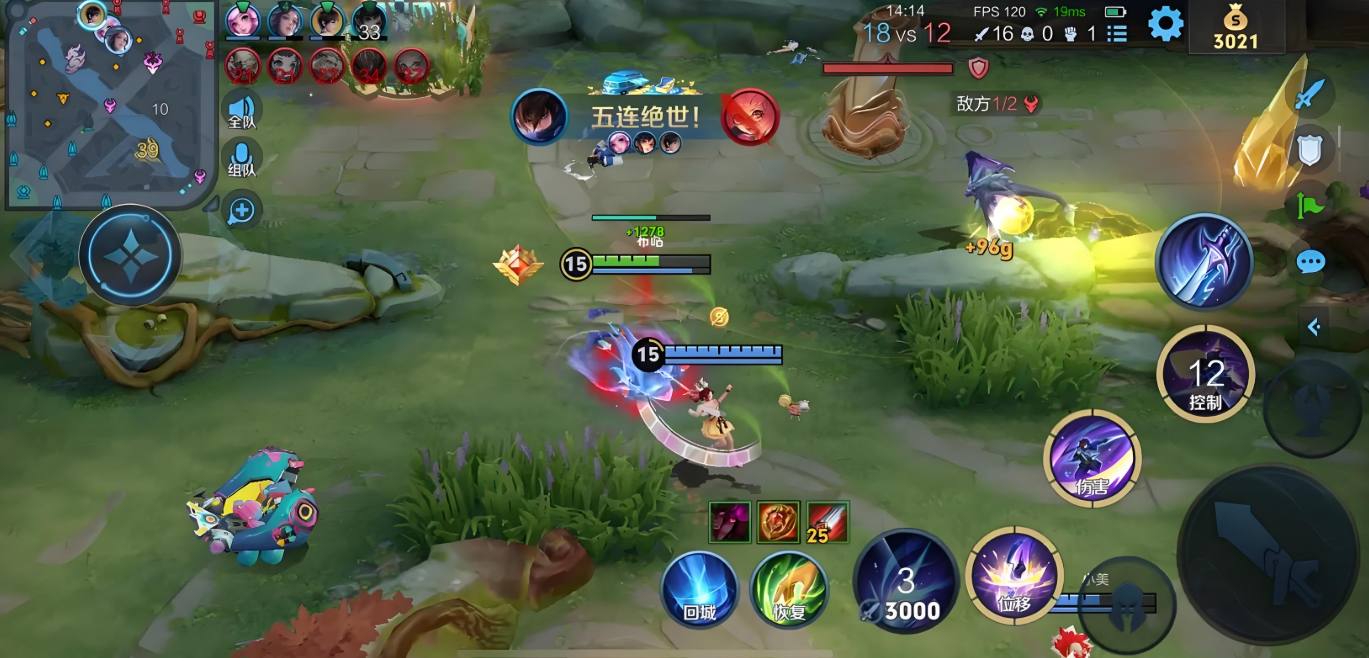This screenshot has width=1369, height=658.
Task: Activate the glowing blade skill icon
Action: pos(1204,262)
